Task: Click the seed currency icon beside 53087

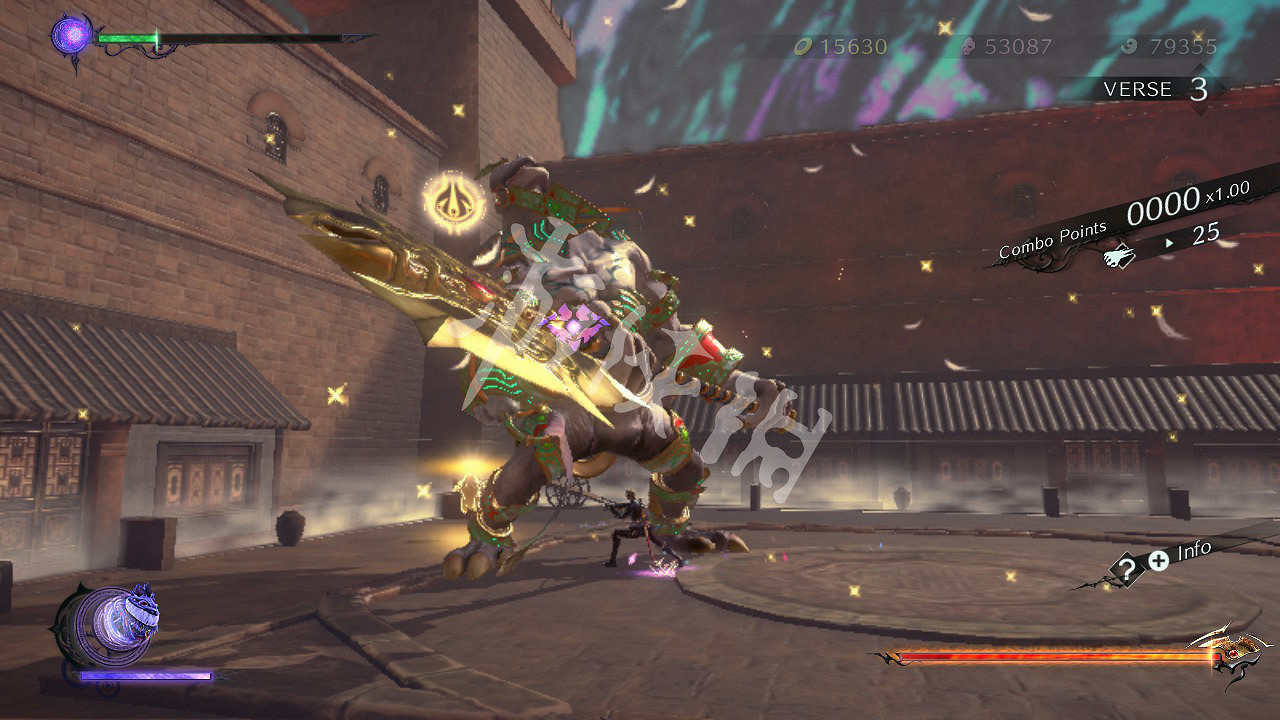Action: (x=970, y=46)
